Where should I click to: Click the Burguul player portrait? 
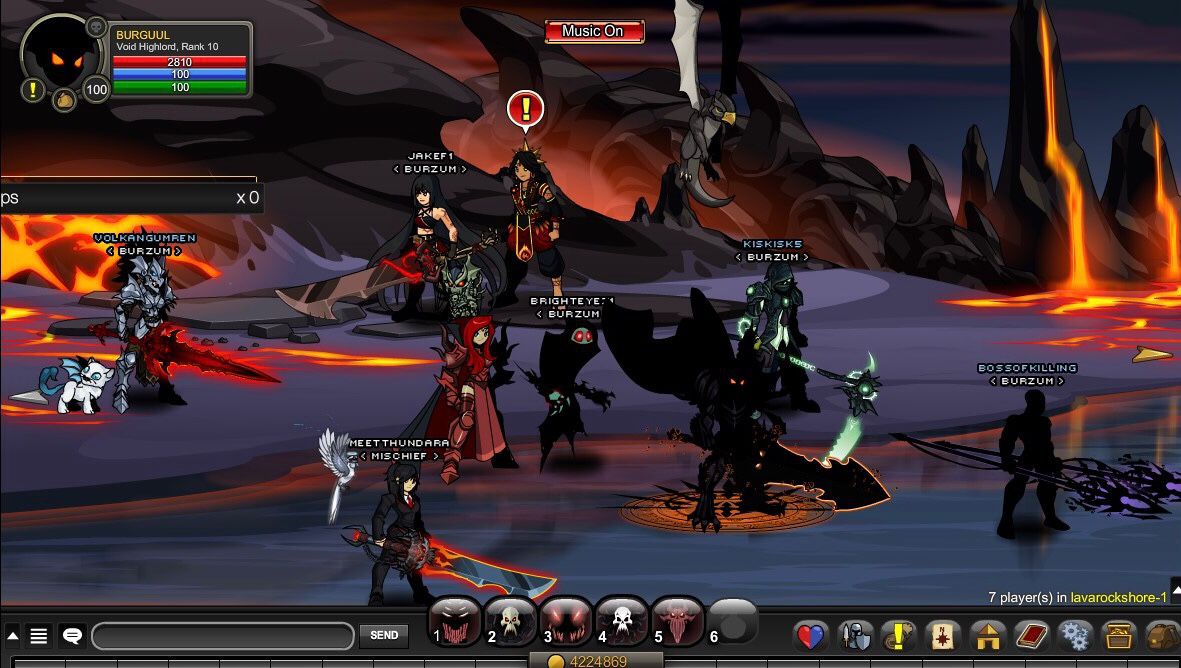tap(62, 58)
